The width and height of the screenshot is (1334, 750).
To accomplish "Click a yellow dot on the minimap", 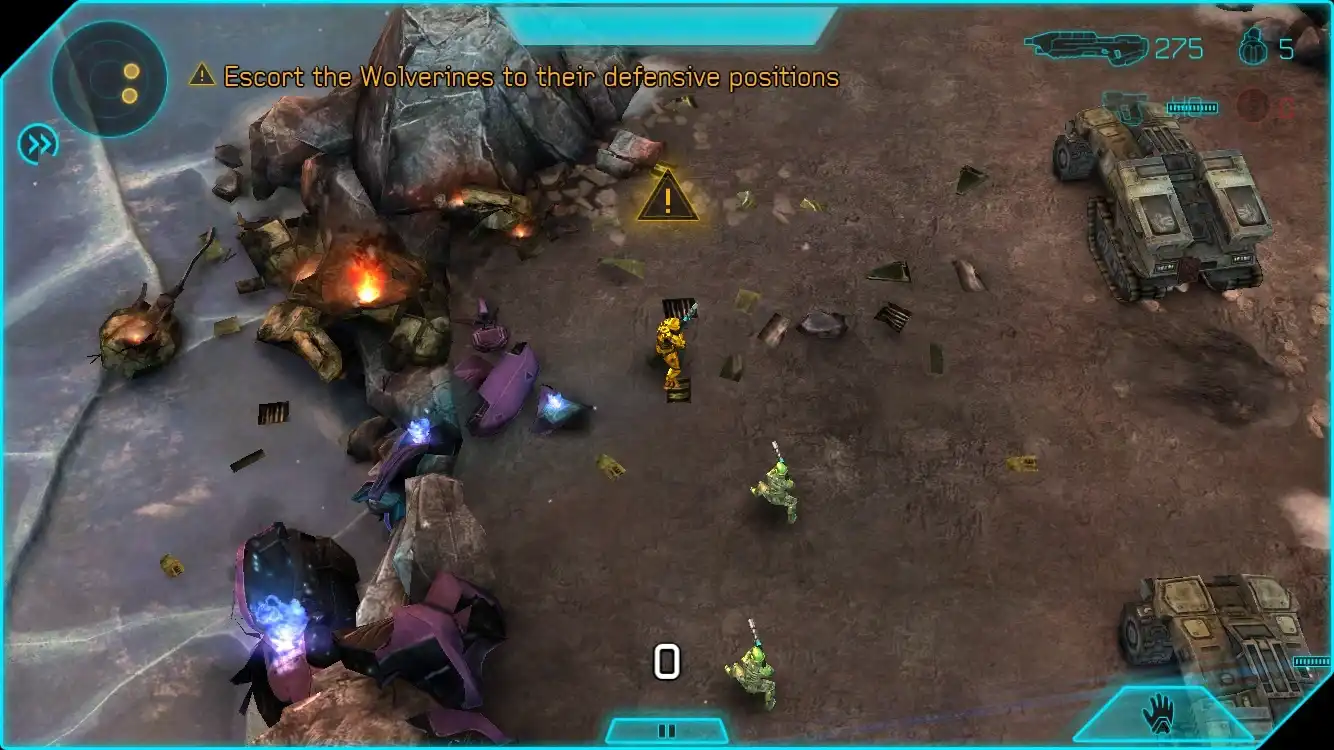I will click(x=130, y=72).
